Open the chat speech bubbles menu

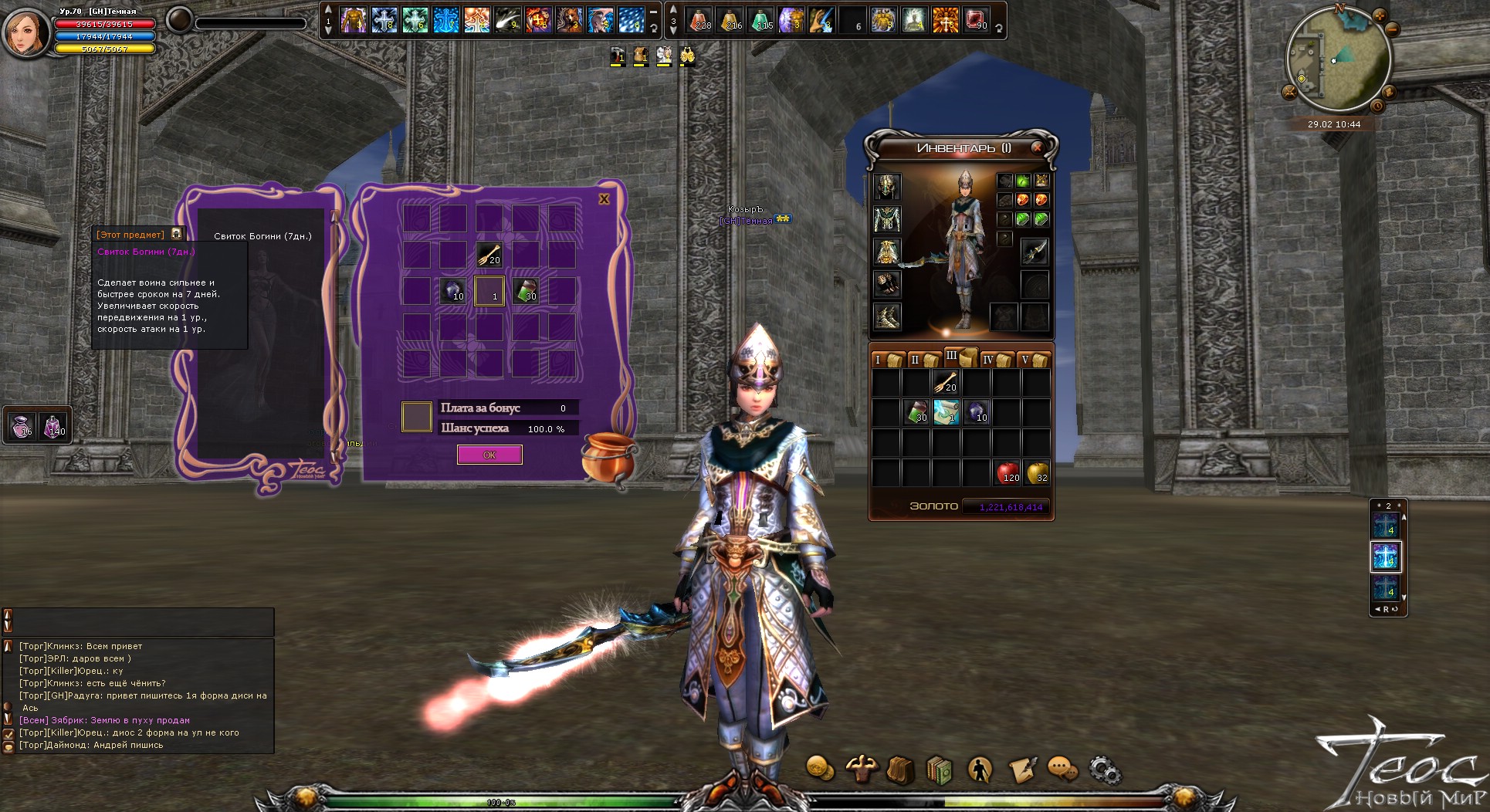point(1062,769)
